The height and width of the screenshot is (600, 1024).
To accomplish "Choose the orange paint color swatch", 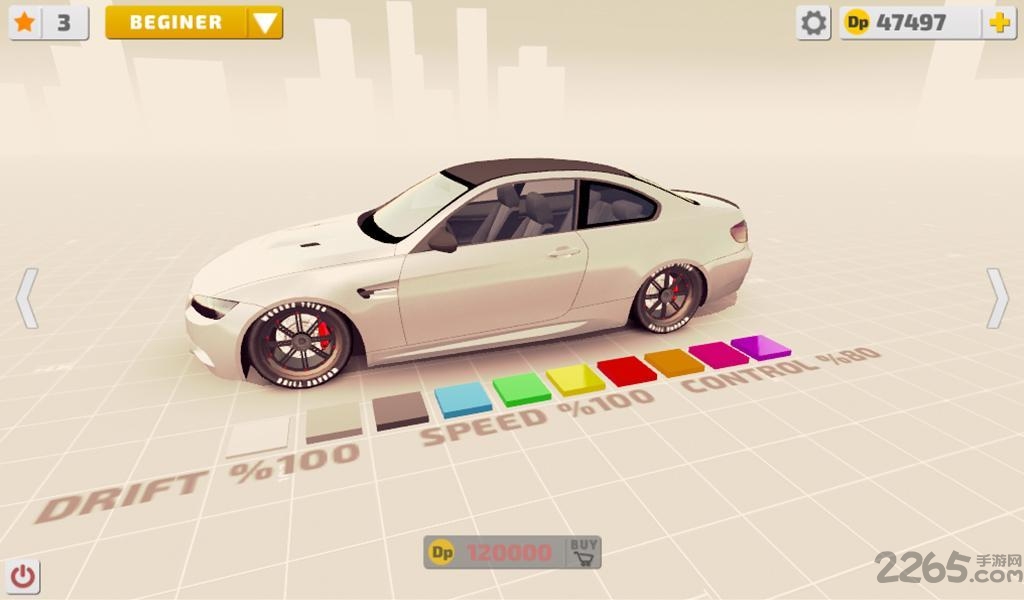I will (674, 361).
